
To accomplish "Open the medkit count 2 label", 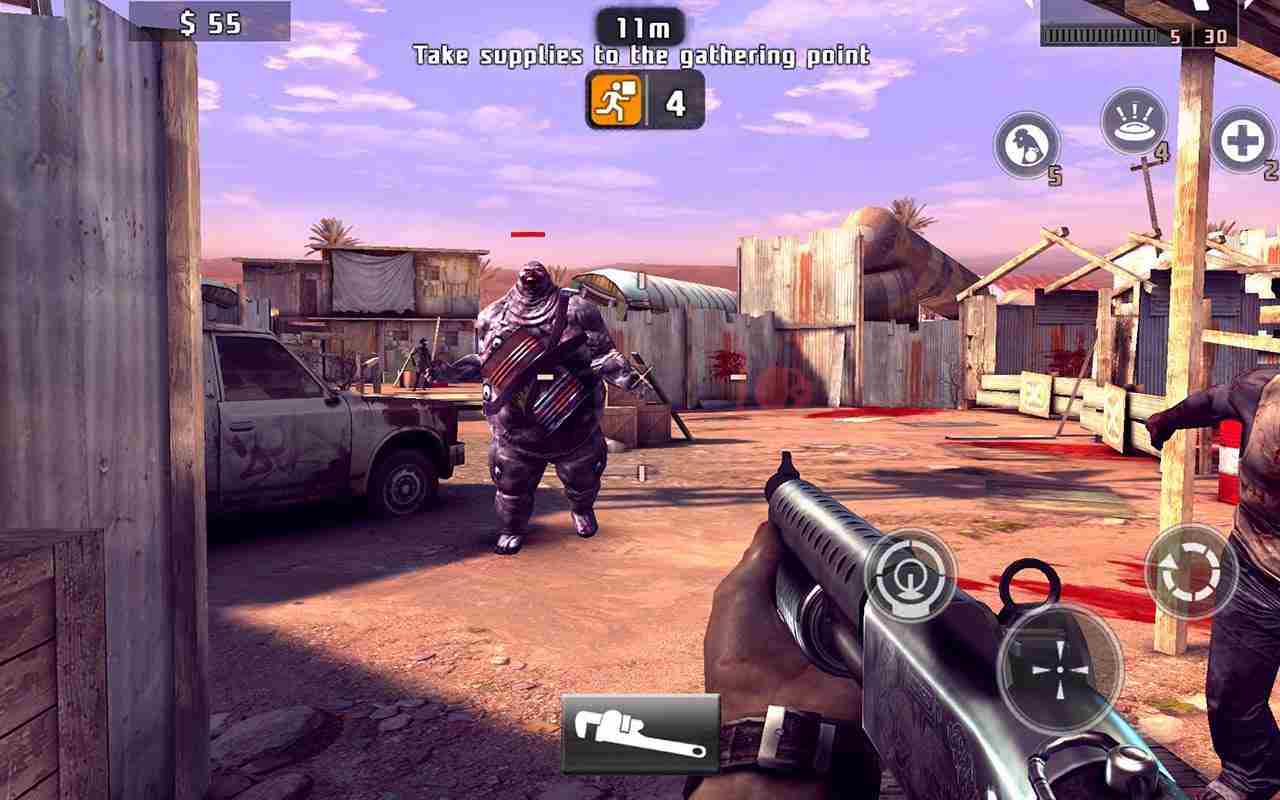I will click(x=1271, y=168).
